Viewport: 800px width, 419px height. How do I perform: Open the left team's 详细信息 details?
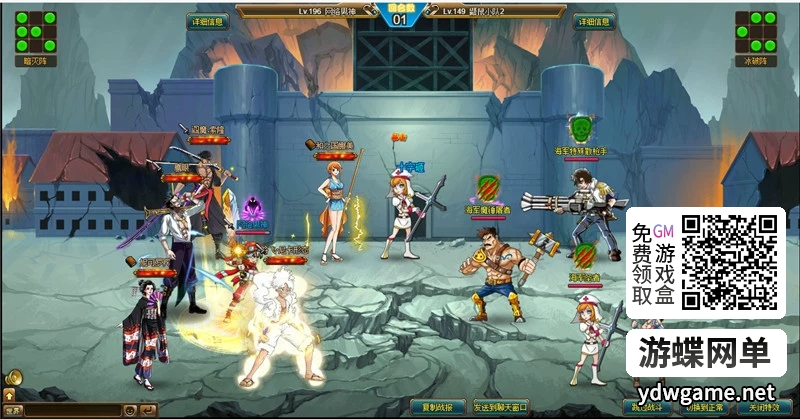click(208, 21)
